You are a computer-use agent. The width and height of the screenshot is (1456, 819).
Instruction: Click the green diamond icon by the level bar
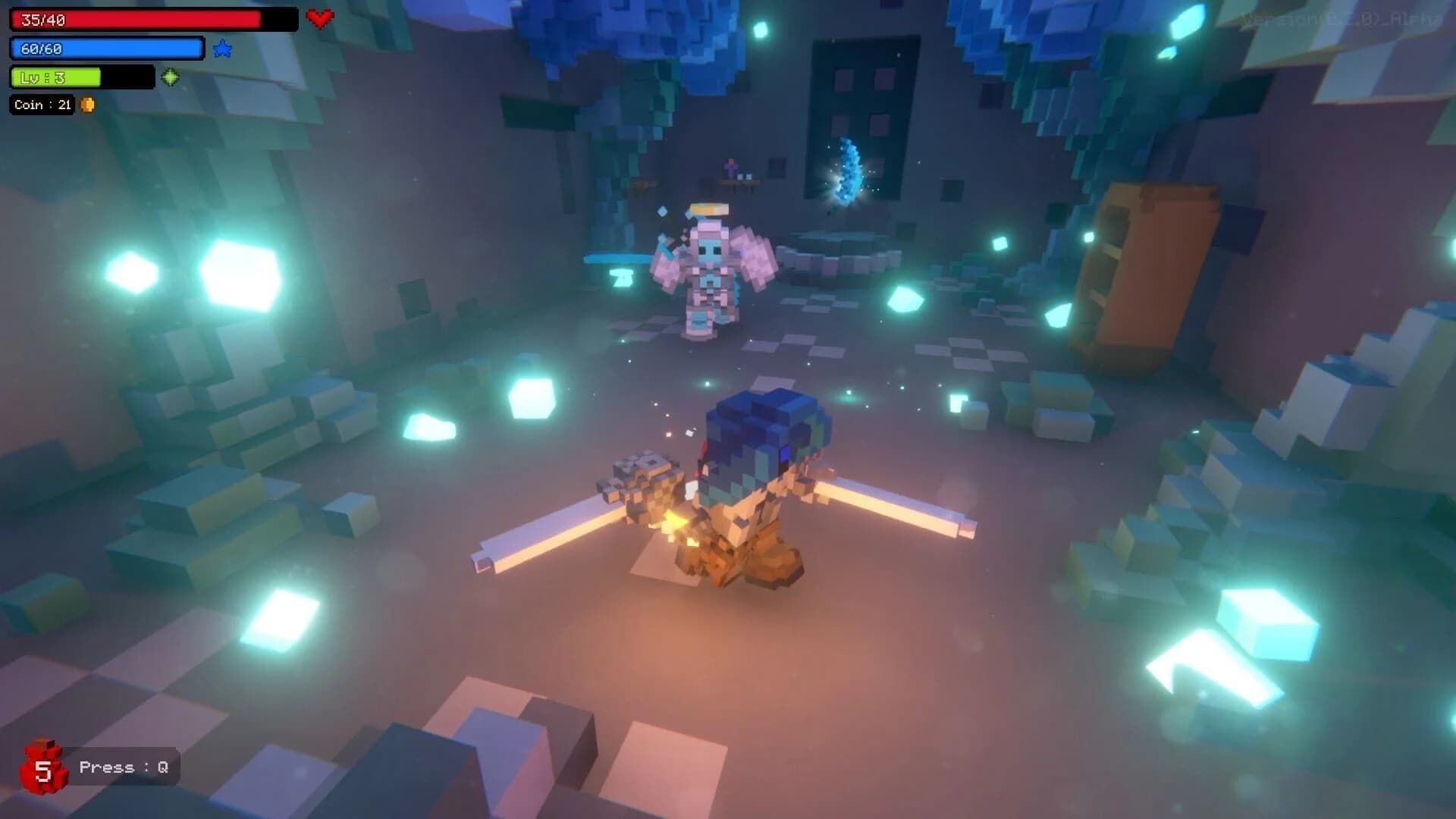(x=171, y=77)
